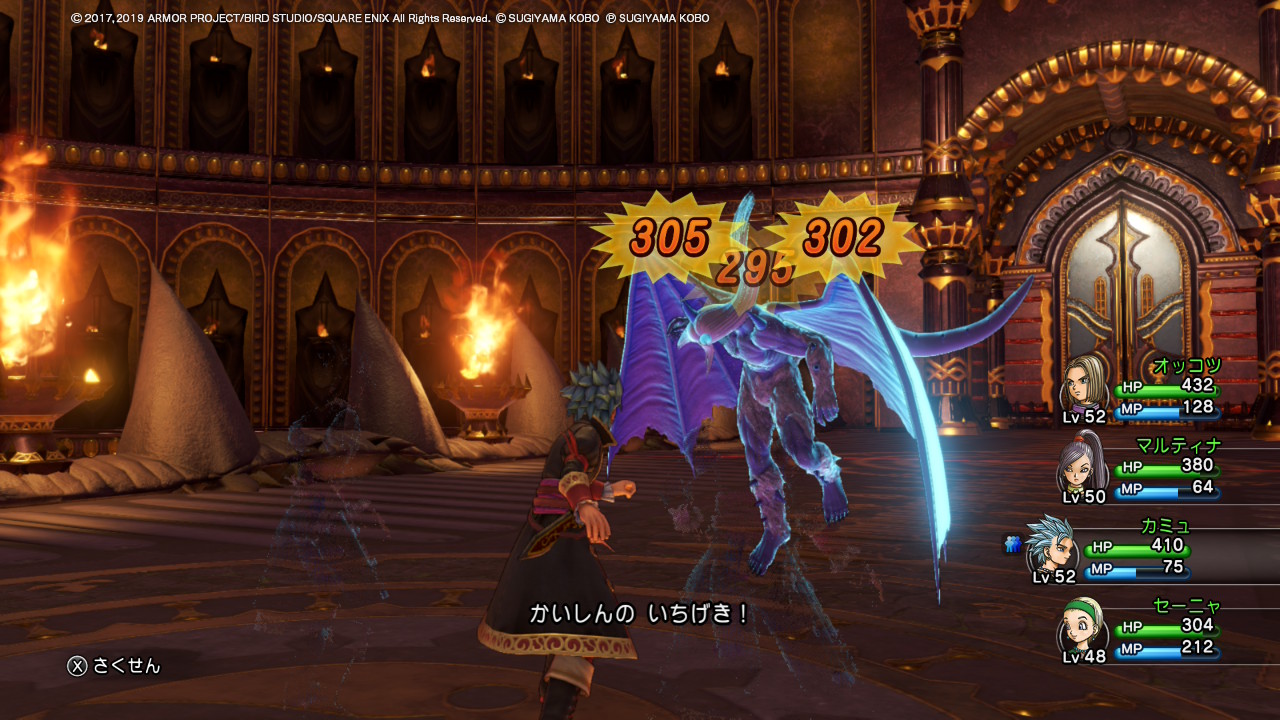Click セーニャ's portrait with green headband
Image resolution: width=1280 pixels, height=720 pixels.
tap(1083, 625)
